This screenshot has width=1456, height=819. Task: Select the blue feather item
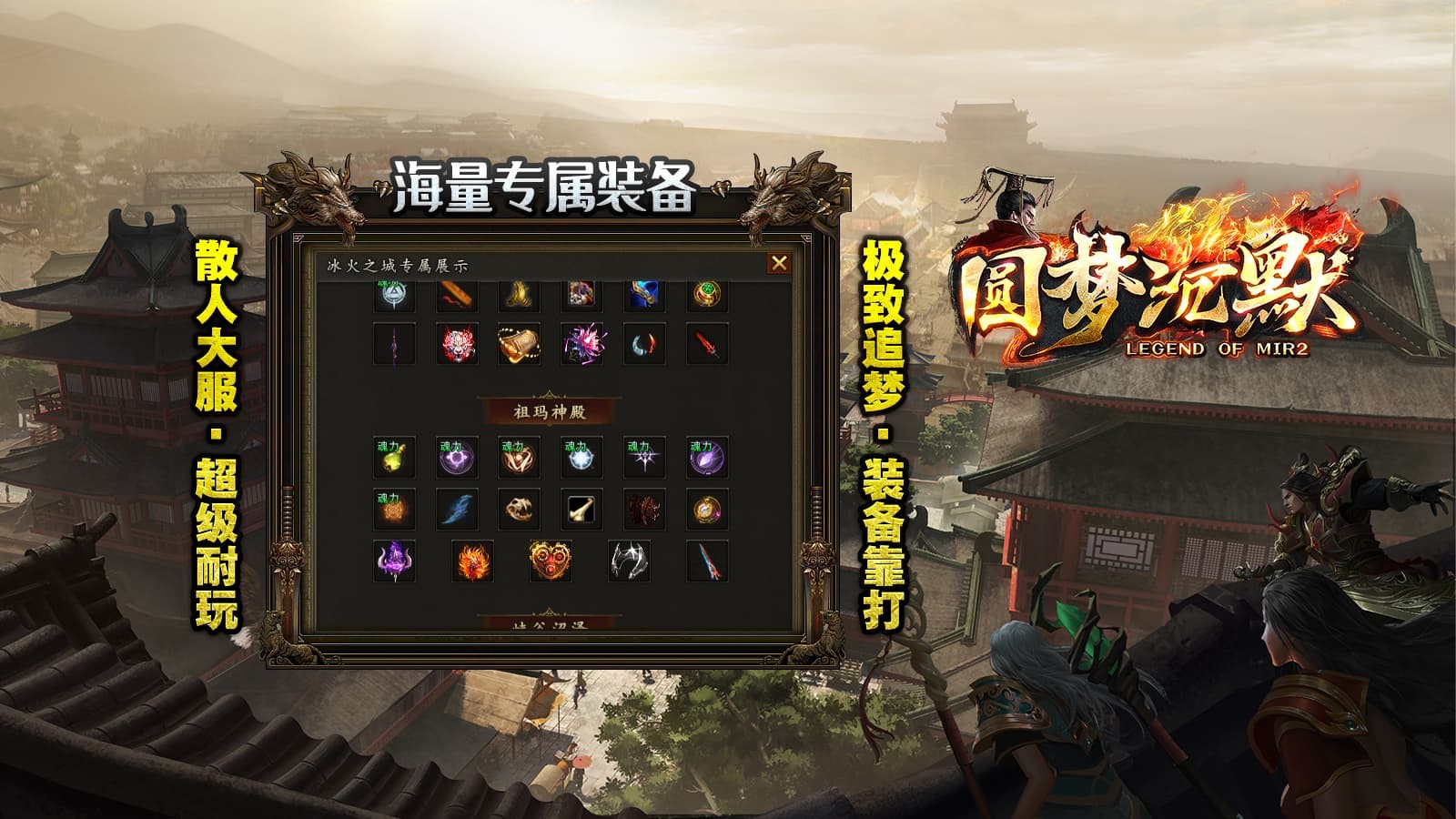[x=455, y=509]
